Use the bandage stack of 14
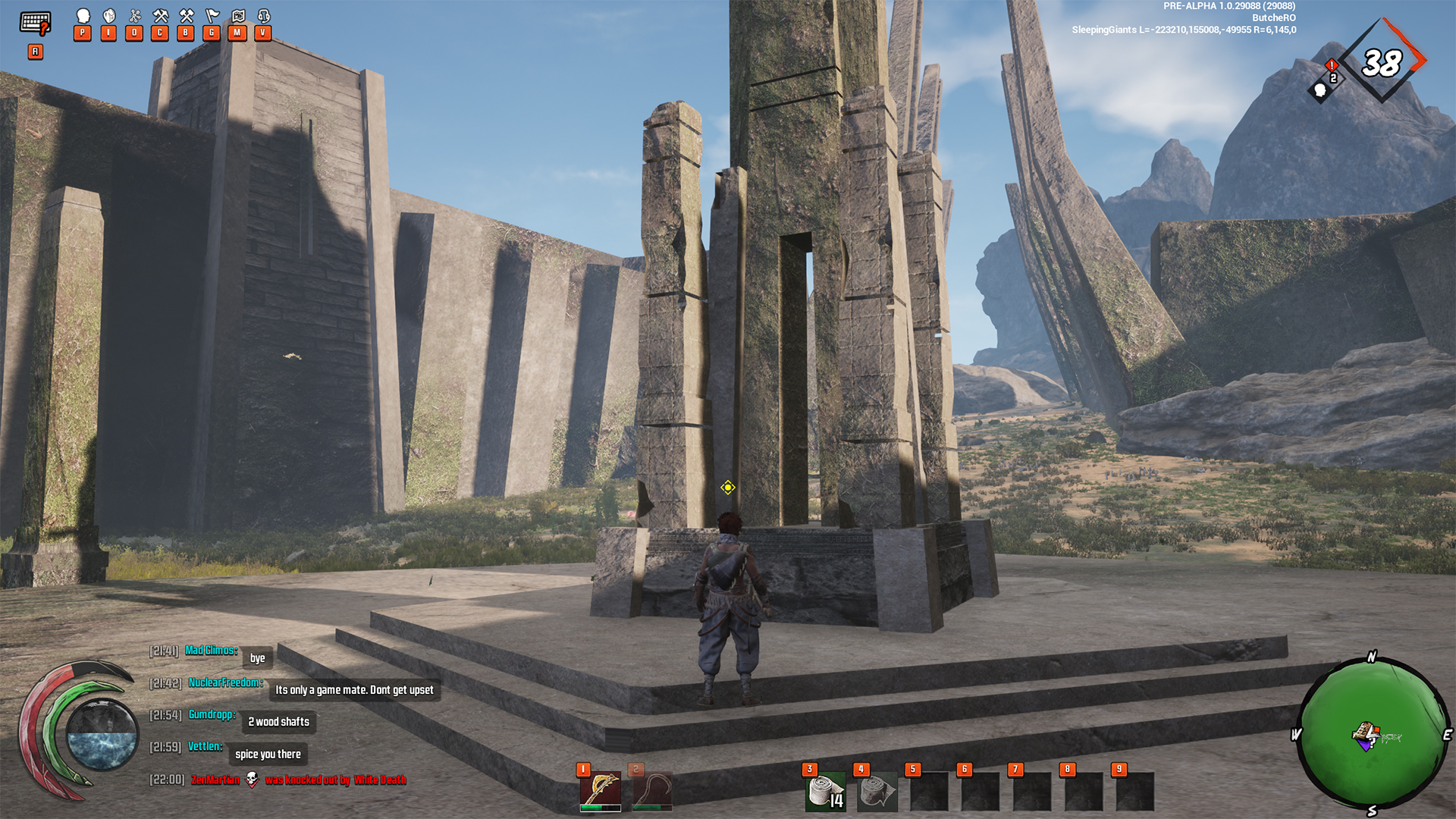 click(824, 792)
